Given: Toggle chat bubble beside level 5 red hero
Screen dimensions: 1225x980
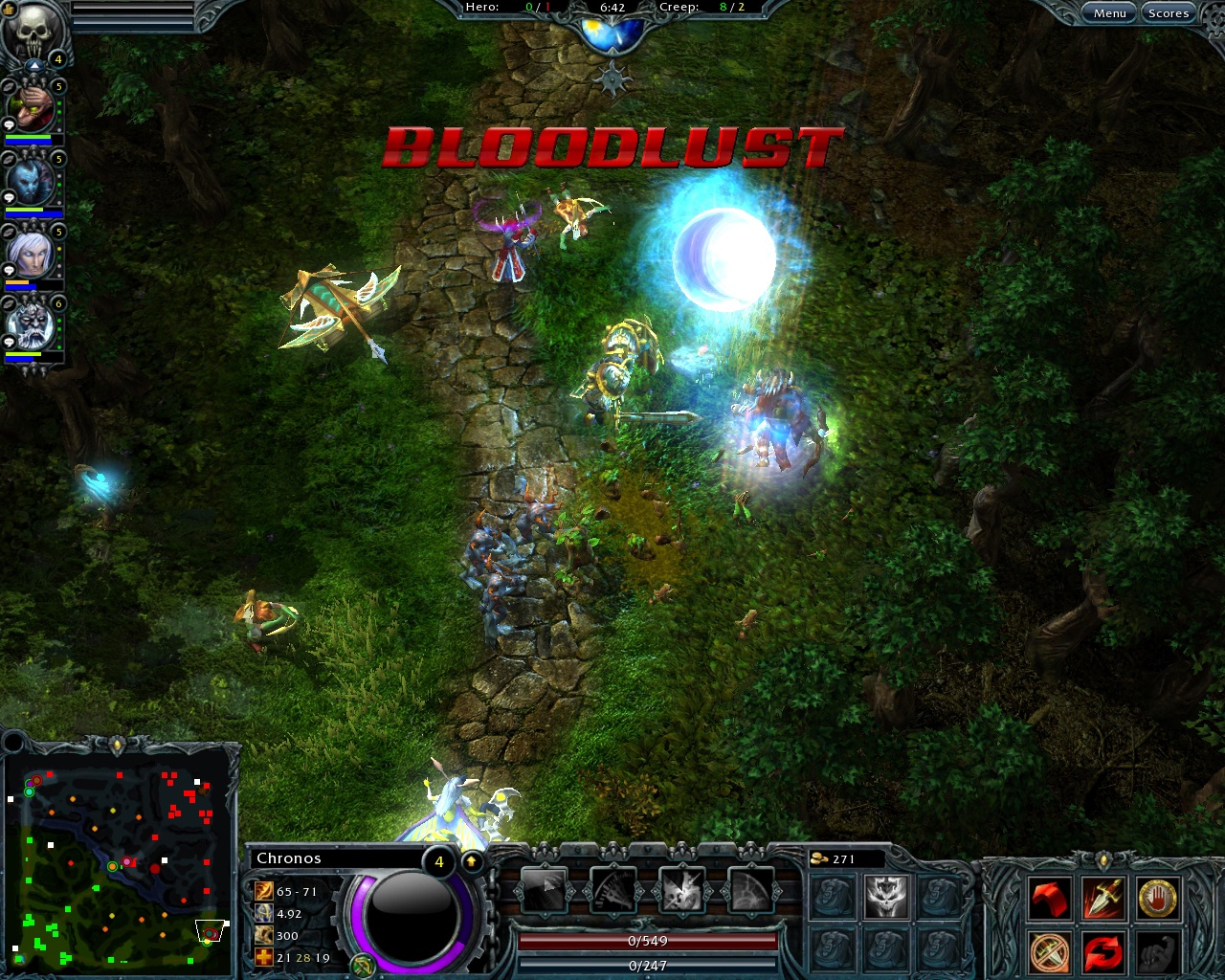Looking at the screenshot, I should point(9,124).
